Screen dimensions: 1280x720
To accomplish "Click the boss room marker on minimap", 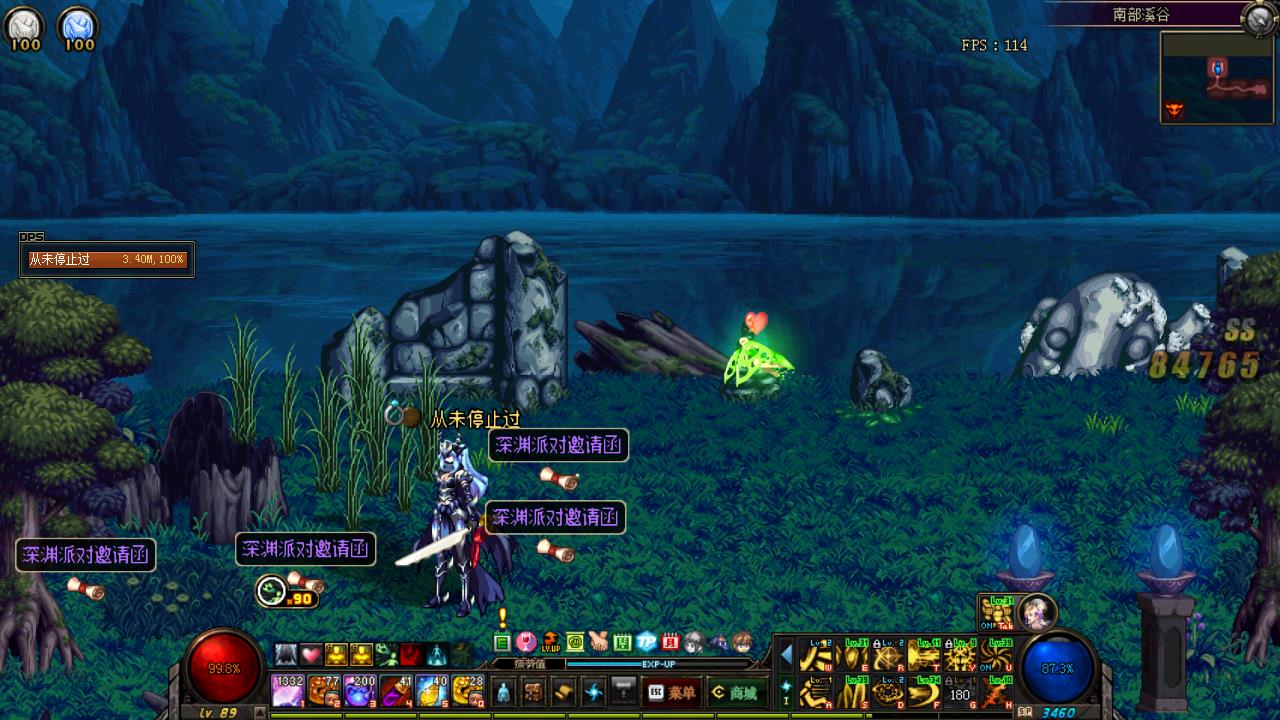I will [x=1175, y=109].
